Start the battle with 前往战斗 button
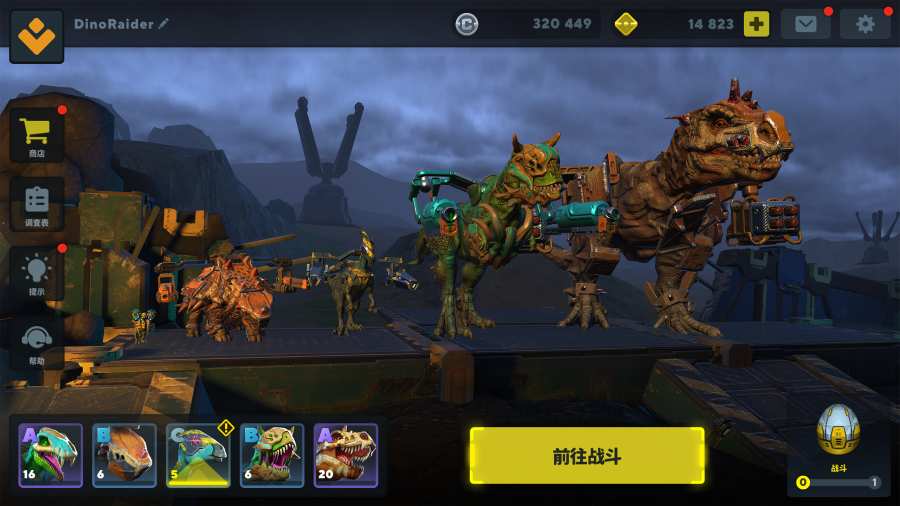Image resolution: width=900 pixels, height=506 pixels. click(587, 456)
